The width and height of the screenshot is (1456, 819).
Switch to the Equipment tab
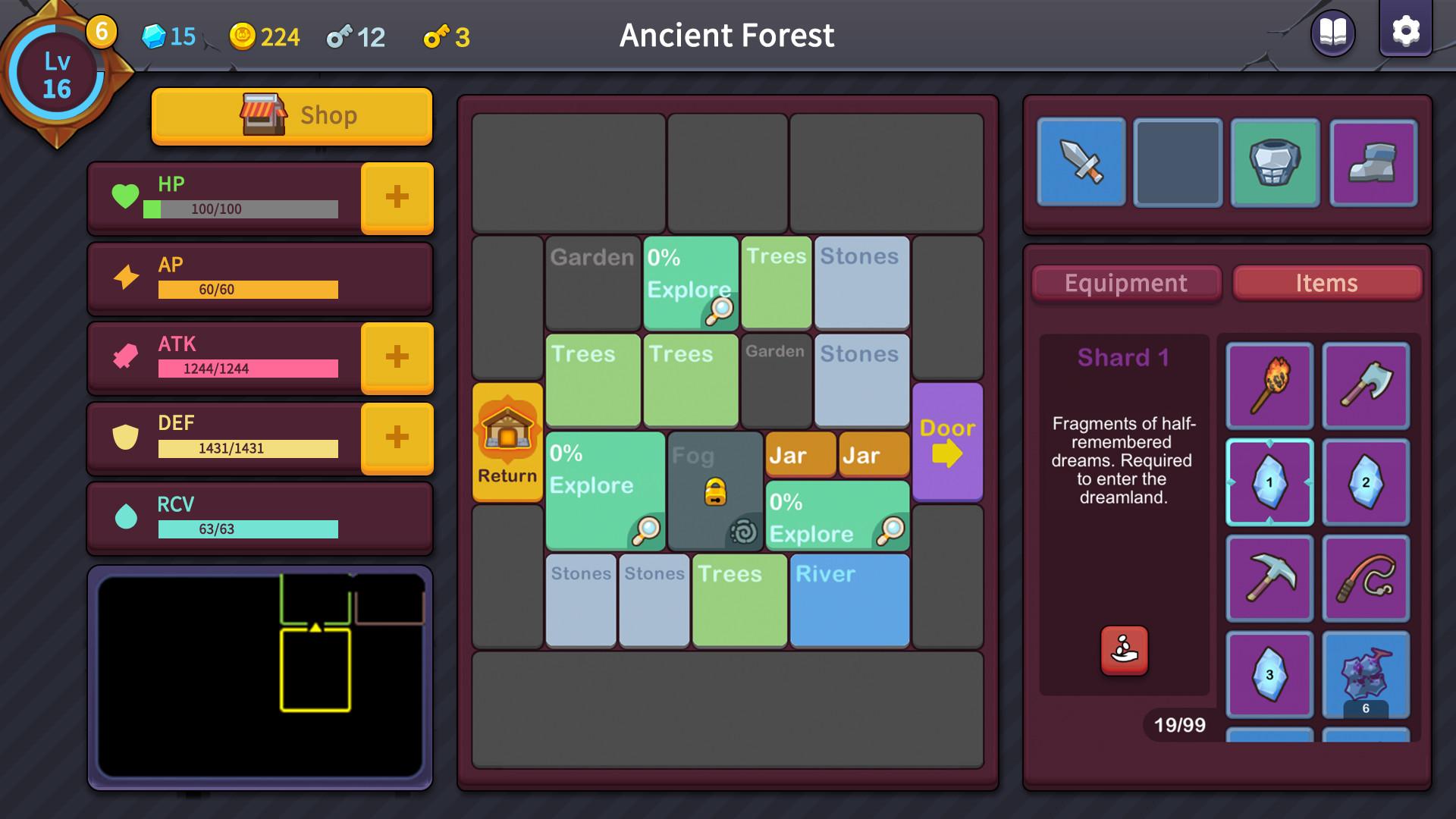(x=1125, y=283)
